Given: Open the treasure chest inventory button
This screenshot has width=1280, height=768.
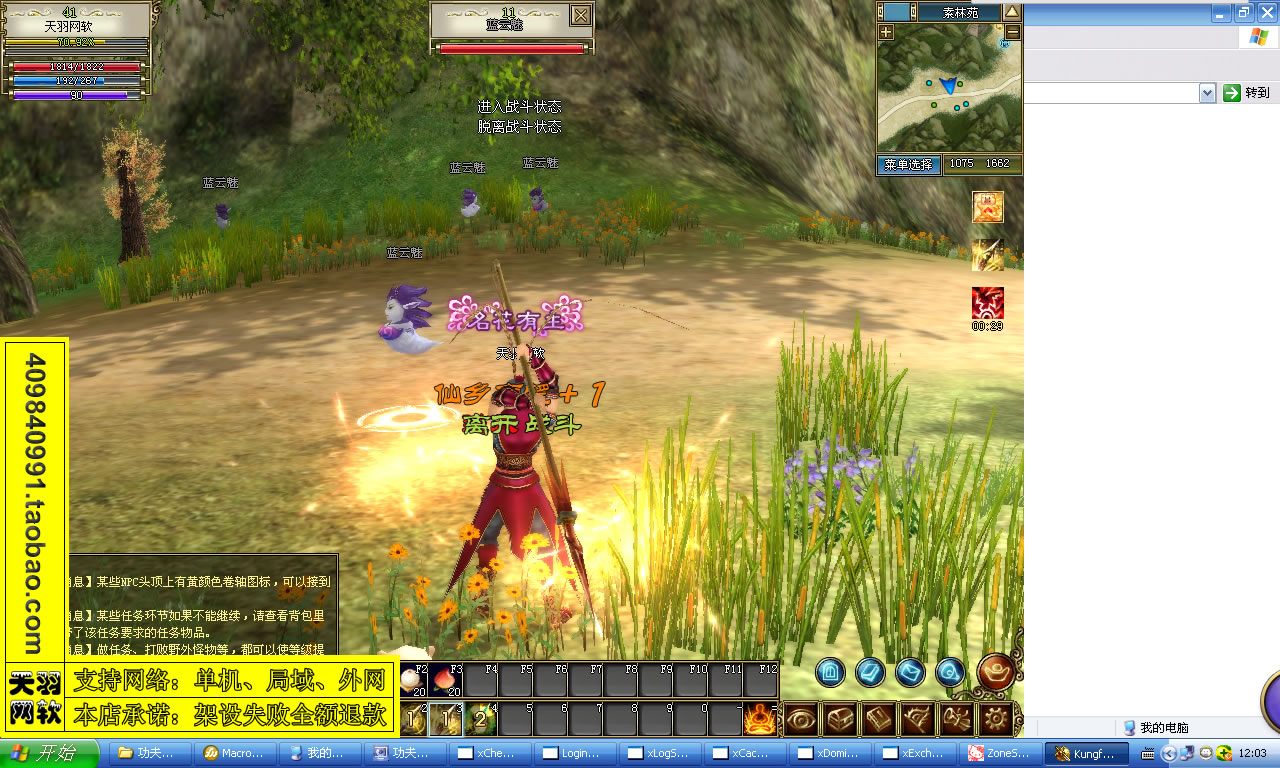Looking at the screenshot, I should [840, 718].
